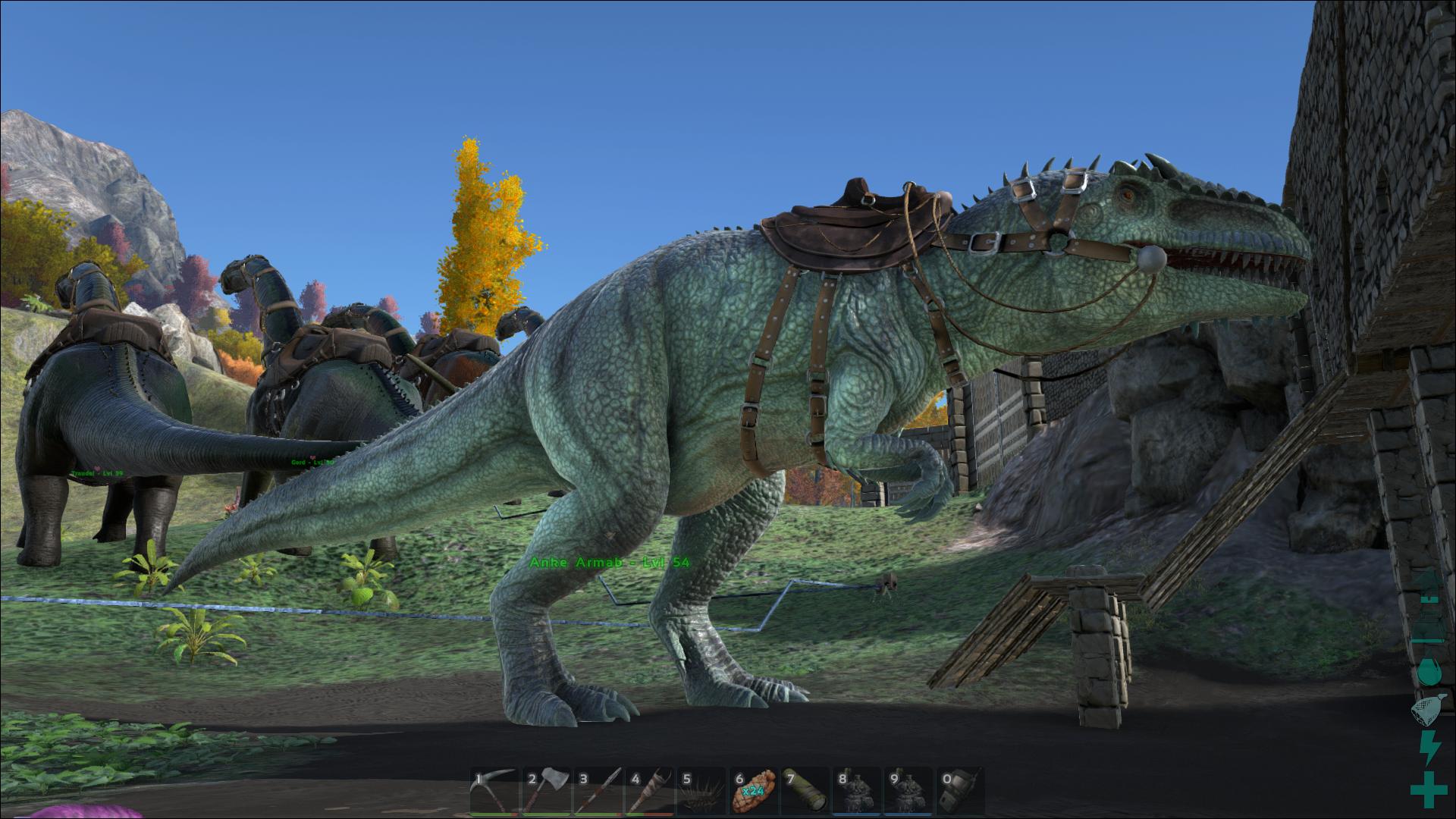This screenshot has height=819, width=1456.
Task: Use the cooked meat stack of 24
Action: coord(753,792)
